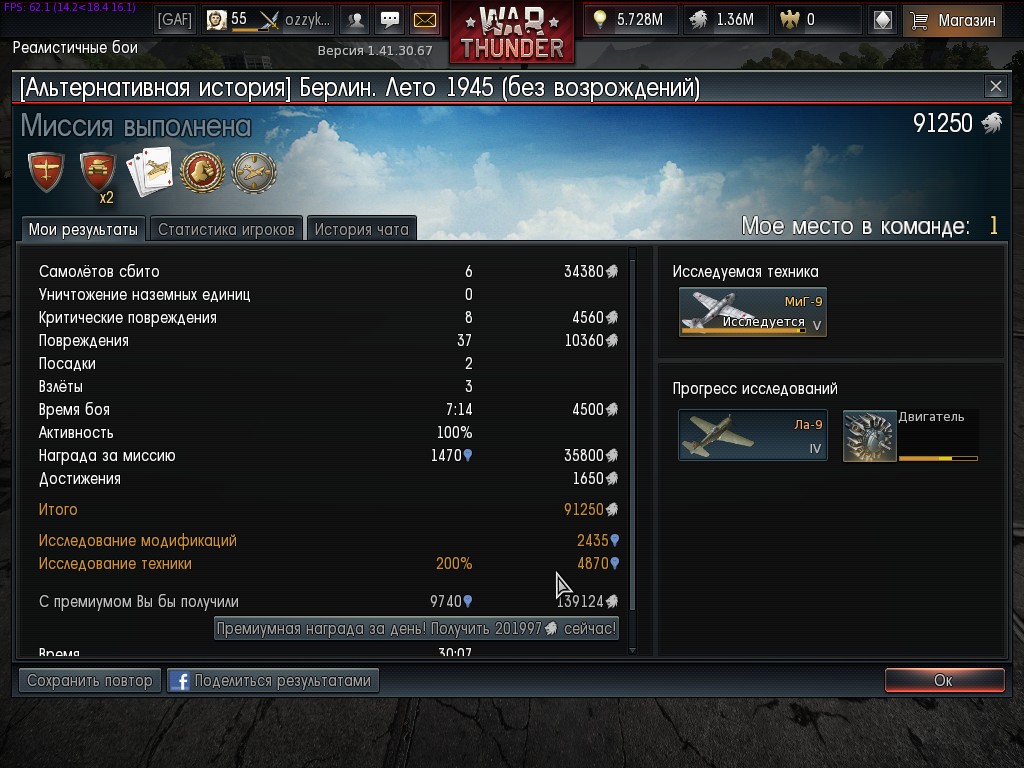Close the mission results window
This screenshot has width=1024, height=768.
pos(995,87)
